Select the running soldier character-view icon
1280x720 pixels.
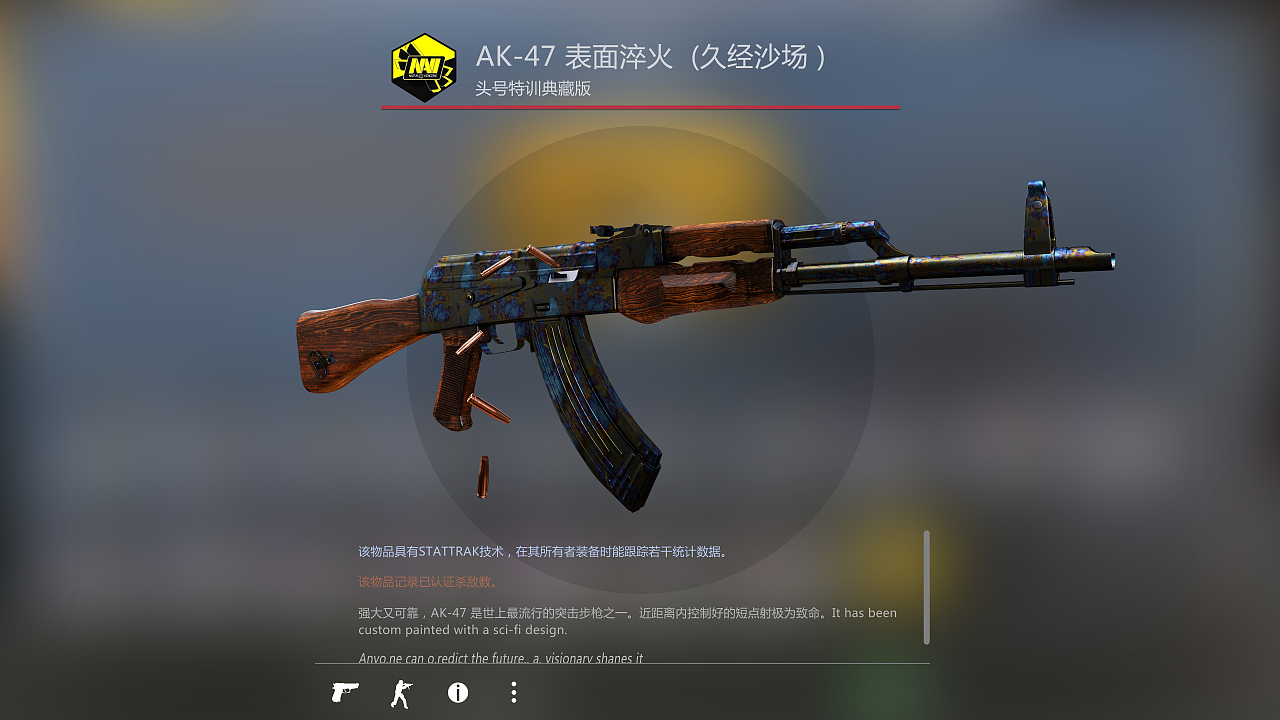click(401, 692)
